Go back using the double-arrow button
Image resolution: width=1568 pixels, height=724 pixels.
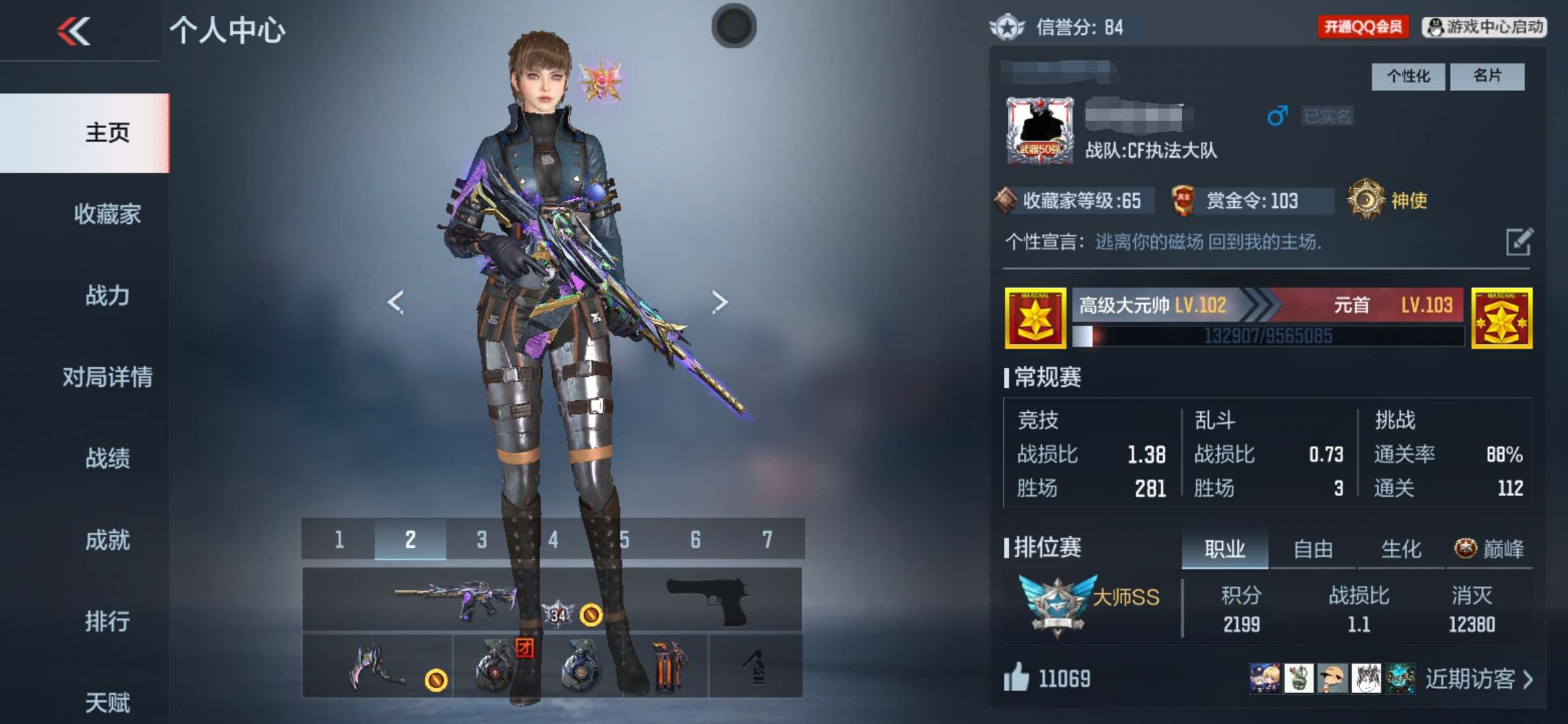point(74,31)
